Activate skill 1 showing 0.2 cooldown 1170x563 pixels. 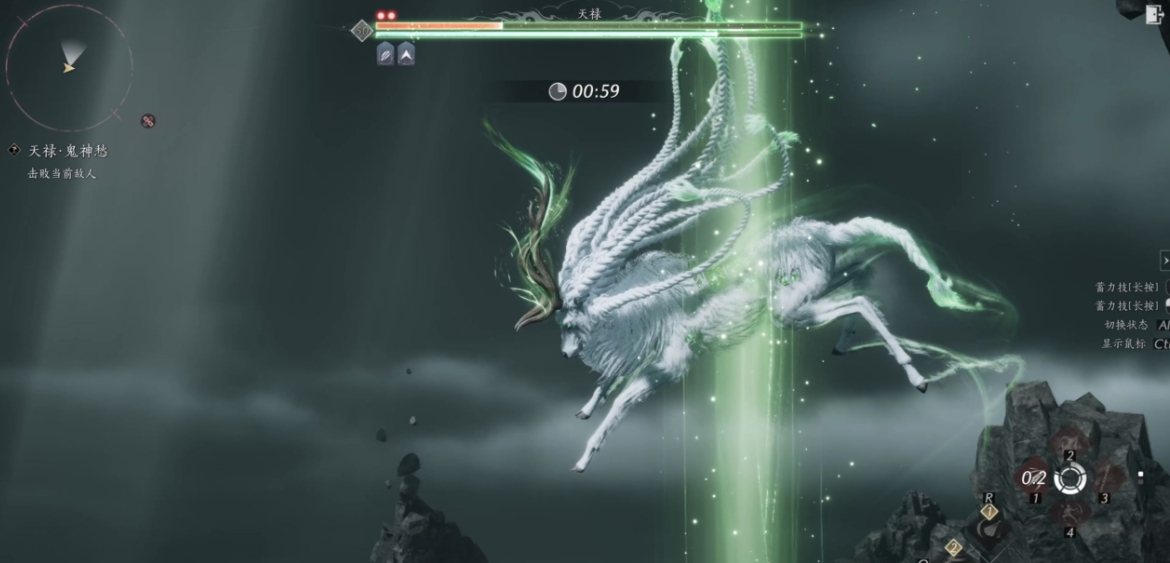coord(1034,478)
